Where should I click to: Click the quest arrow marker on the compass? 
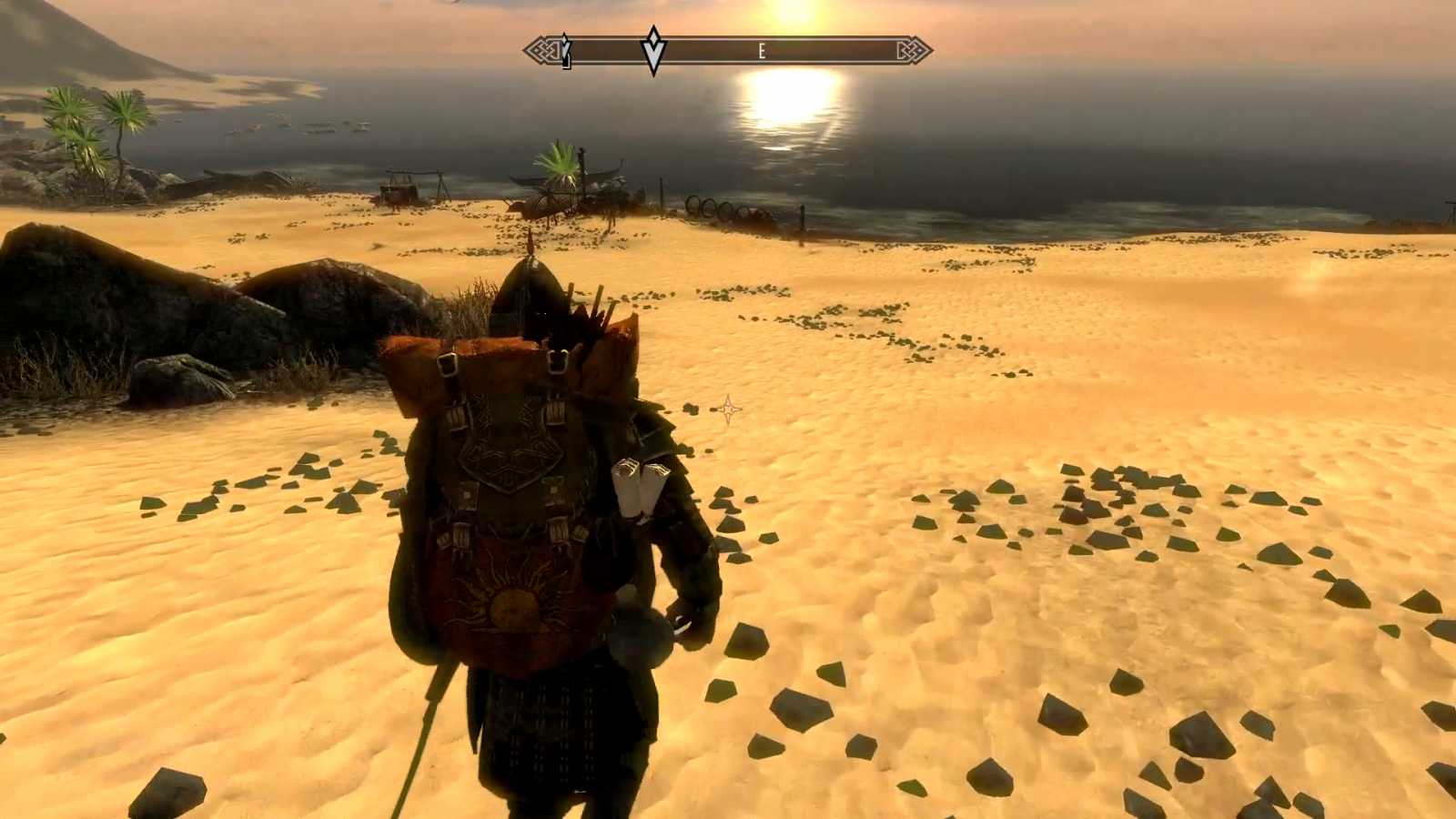click(x=653, y=51)
